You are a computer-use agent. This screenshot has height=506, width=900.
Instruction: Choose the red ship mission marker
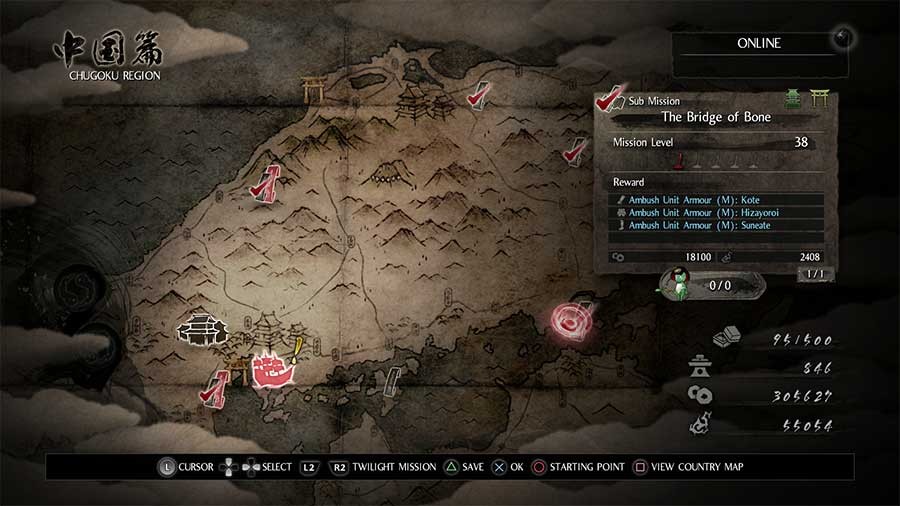270,370
